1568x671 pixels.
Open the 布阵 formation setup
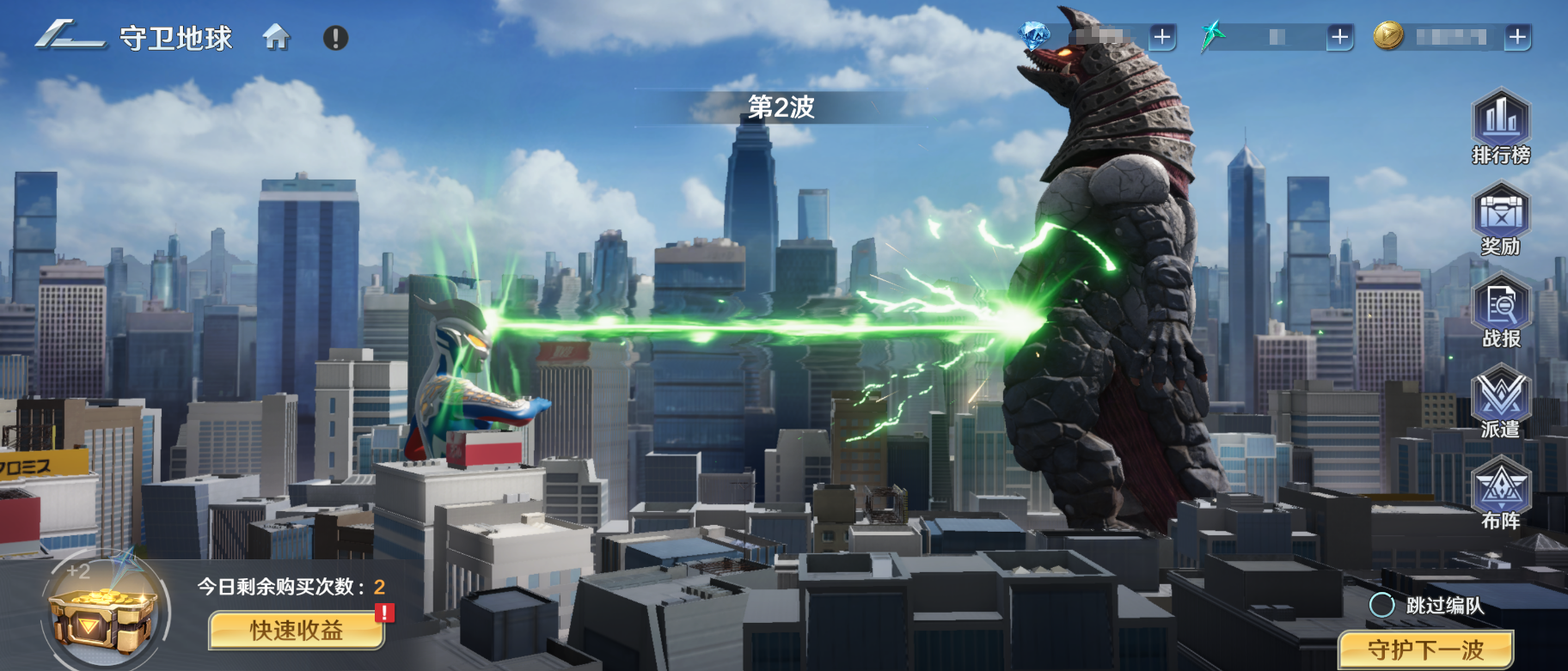(1501, 494)
